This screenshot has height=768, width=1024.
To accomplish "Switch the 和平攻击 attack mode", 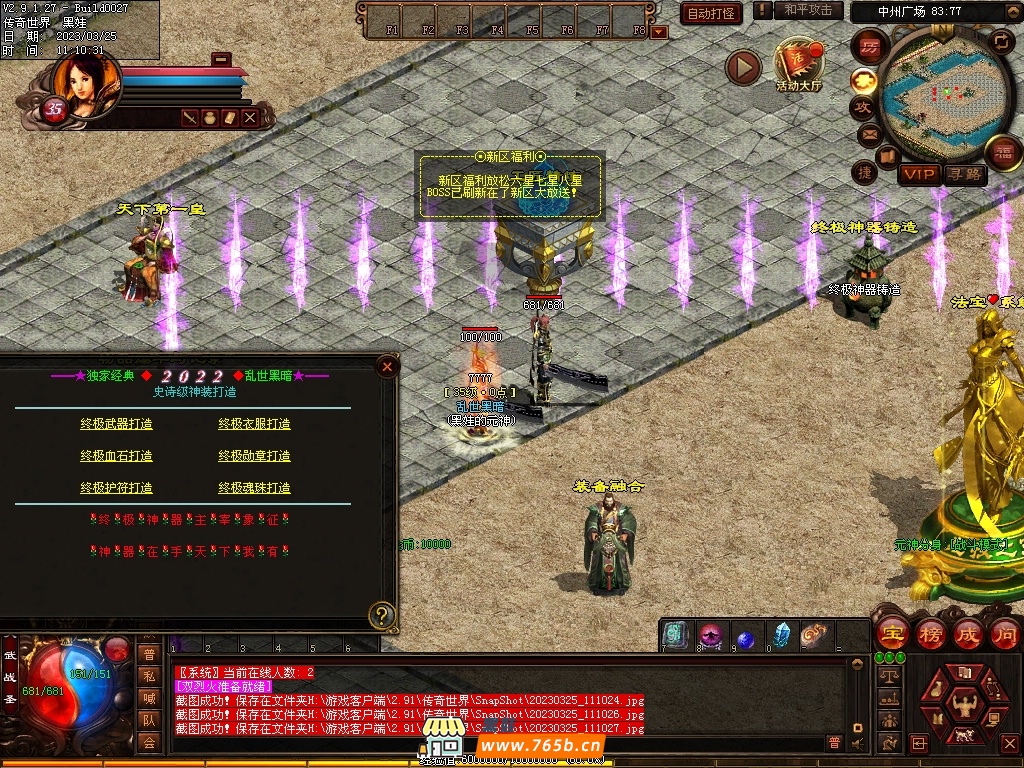I will click(807, 10).
